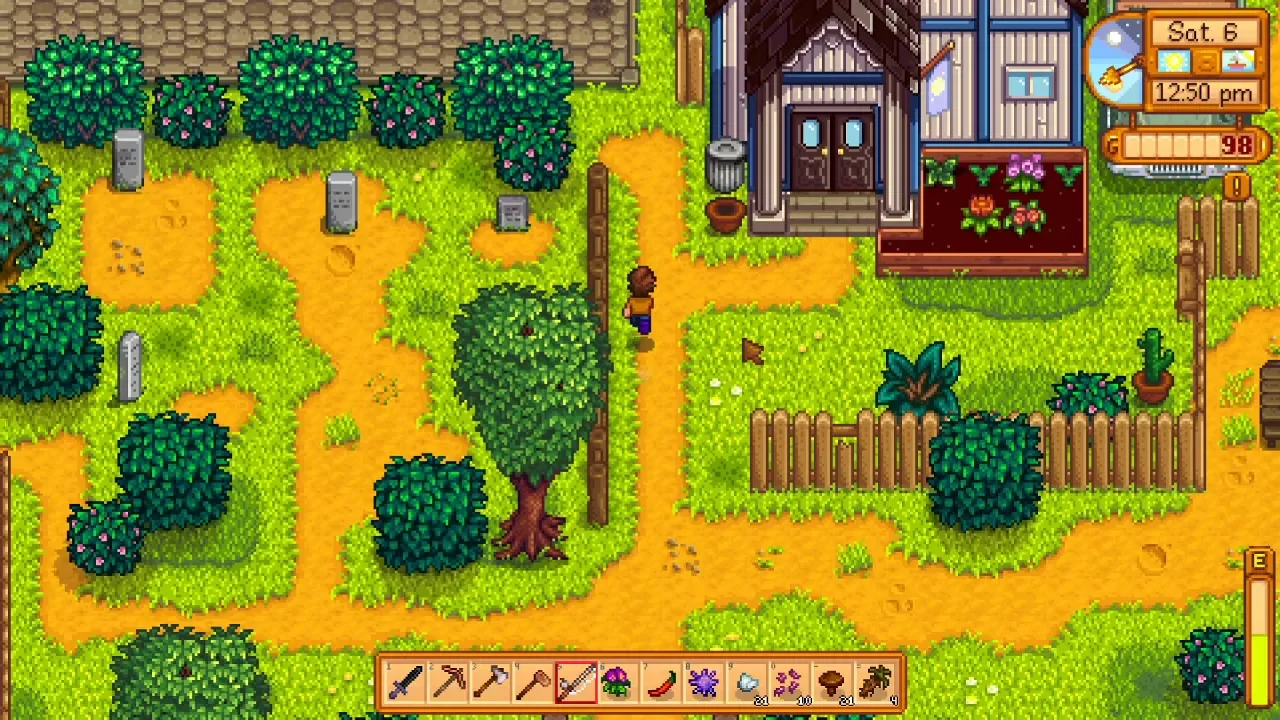Select the sword in the hotbar
Screen dimensions: 1280x720
click(406, 684)
